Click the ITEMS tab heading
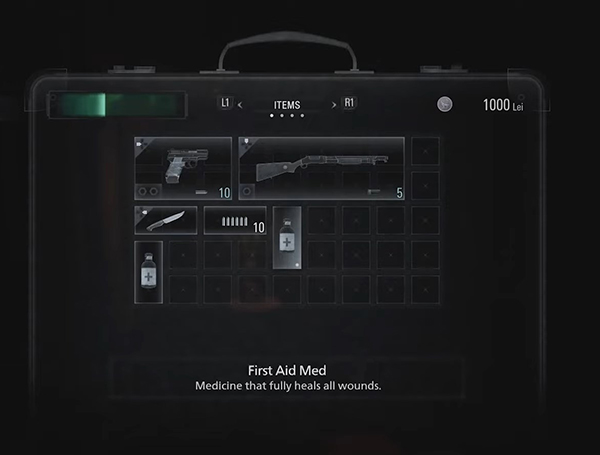The height and width of the screenshot is (455, 600). [x=287, y=104]
